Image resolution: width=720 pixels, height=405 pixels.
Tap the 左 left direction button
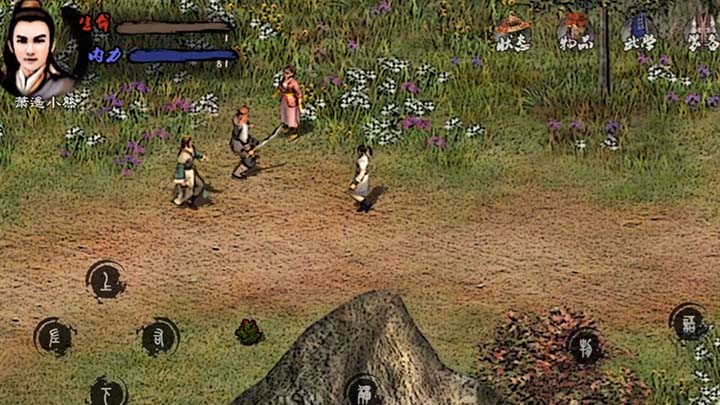tap(54, 337)
